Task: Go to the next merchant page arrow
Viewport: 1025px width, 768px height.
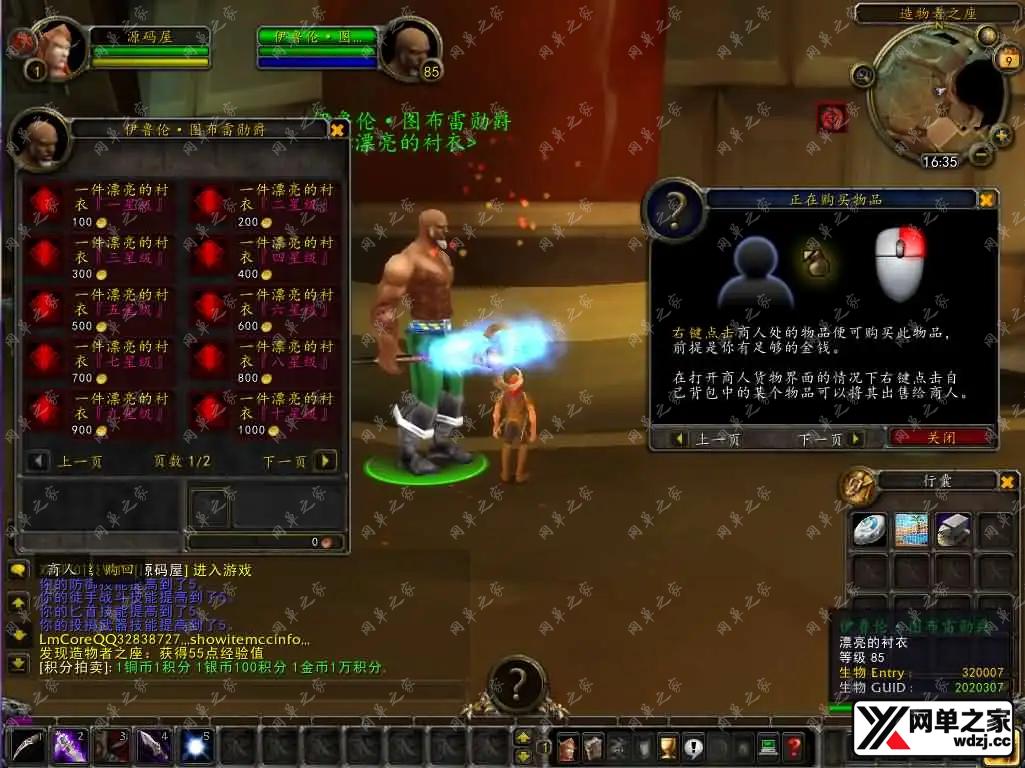Action: click(325, 461)
